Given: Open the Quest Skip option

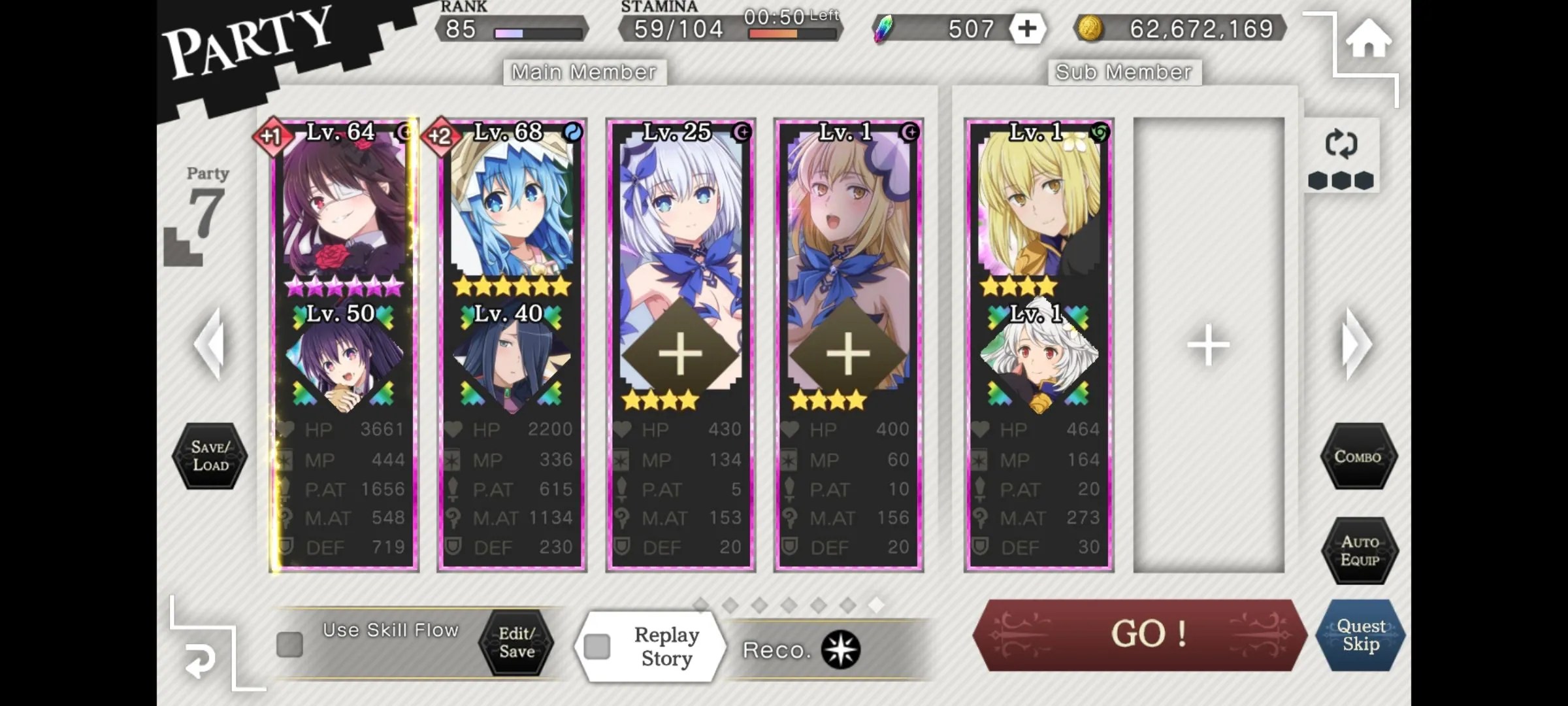Looking at the screenshot, I should [x=1360, y=635].
